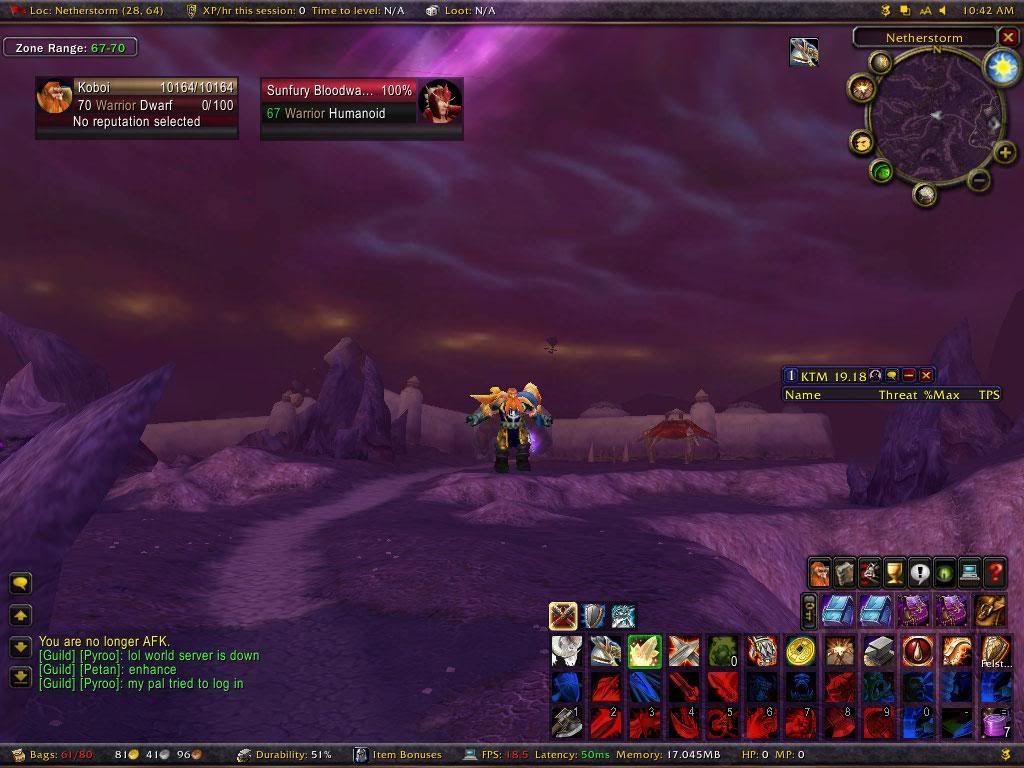Switch to Battle Stance crossed swords icon
1024x768 pixels.
pos(563,615)
